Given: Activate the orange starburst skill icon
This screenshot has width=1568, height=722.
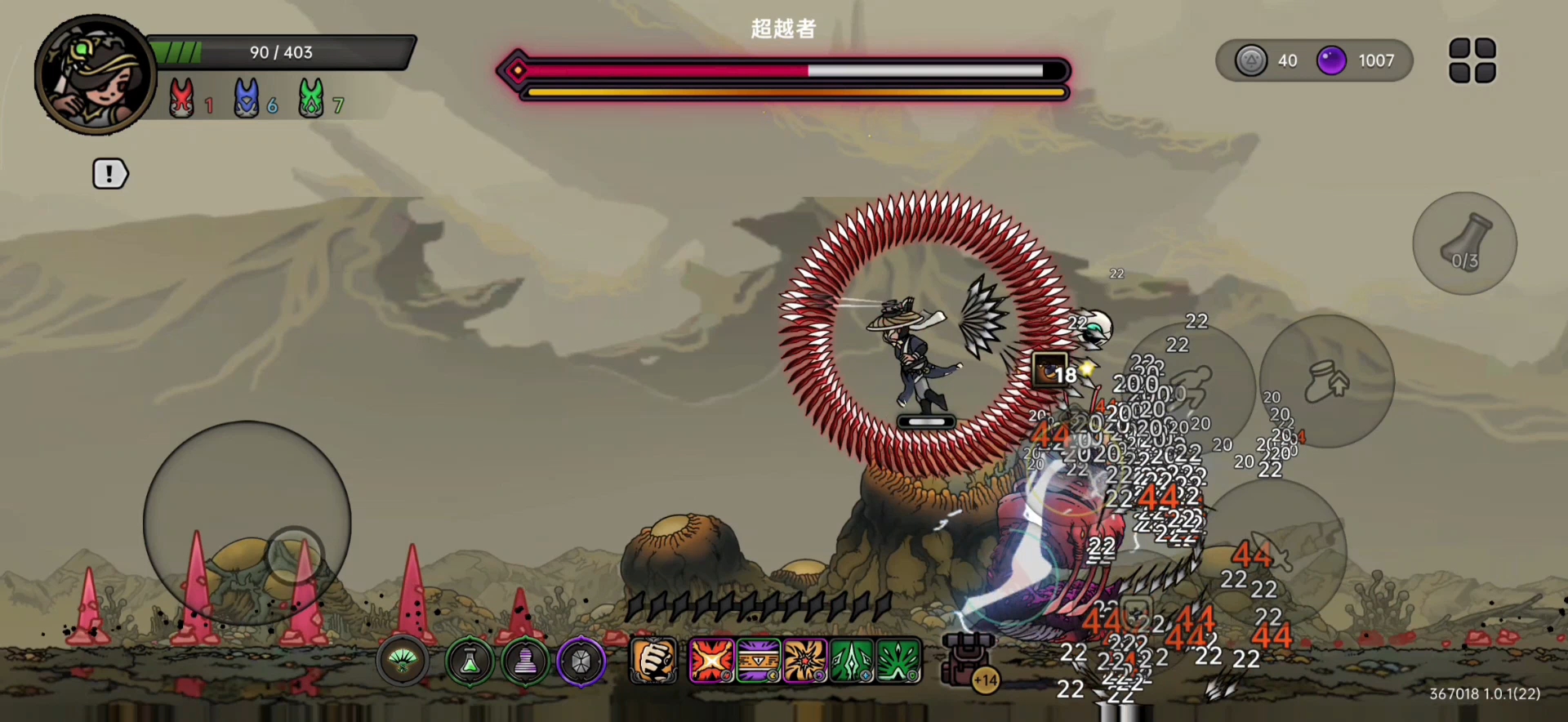Looking at the screenshot, I should (805, 660).
